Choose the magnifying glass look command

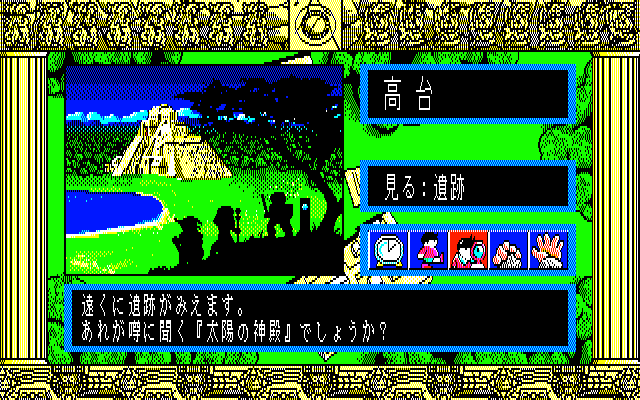467,250
